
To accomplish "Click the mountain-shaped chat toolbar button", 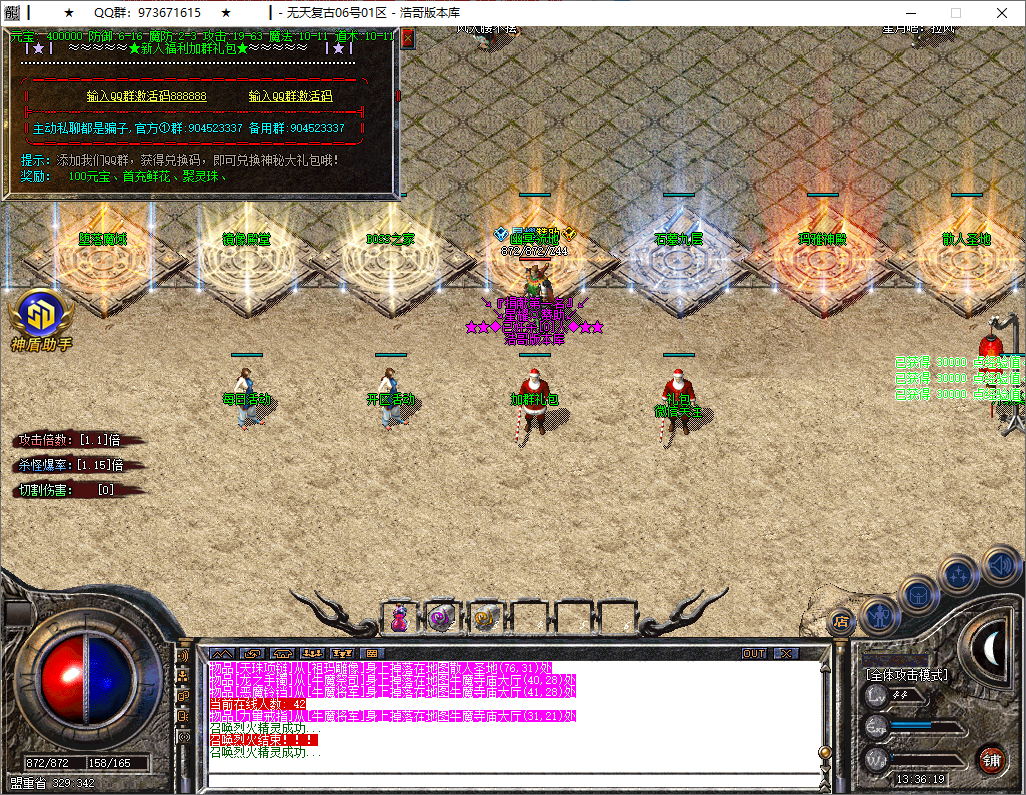I will 221,653.
